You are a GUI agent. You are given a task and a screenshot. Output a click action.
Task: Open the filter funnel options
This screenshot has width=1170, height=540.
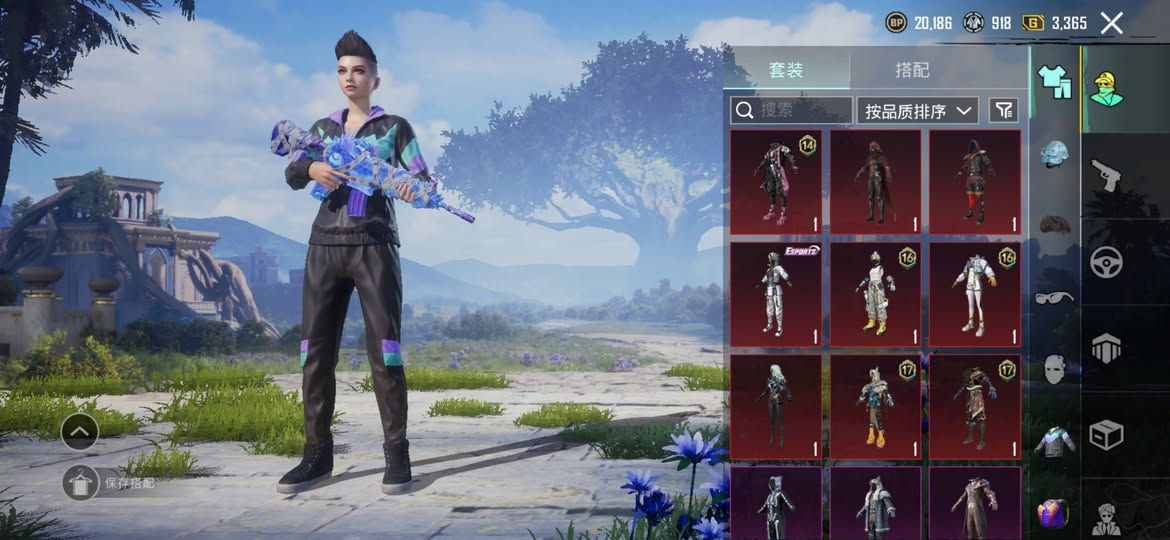[x=1003, y=110]
